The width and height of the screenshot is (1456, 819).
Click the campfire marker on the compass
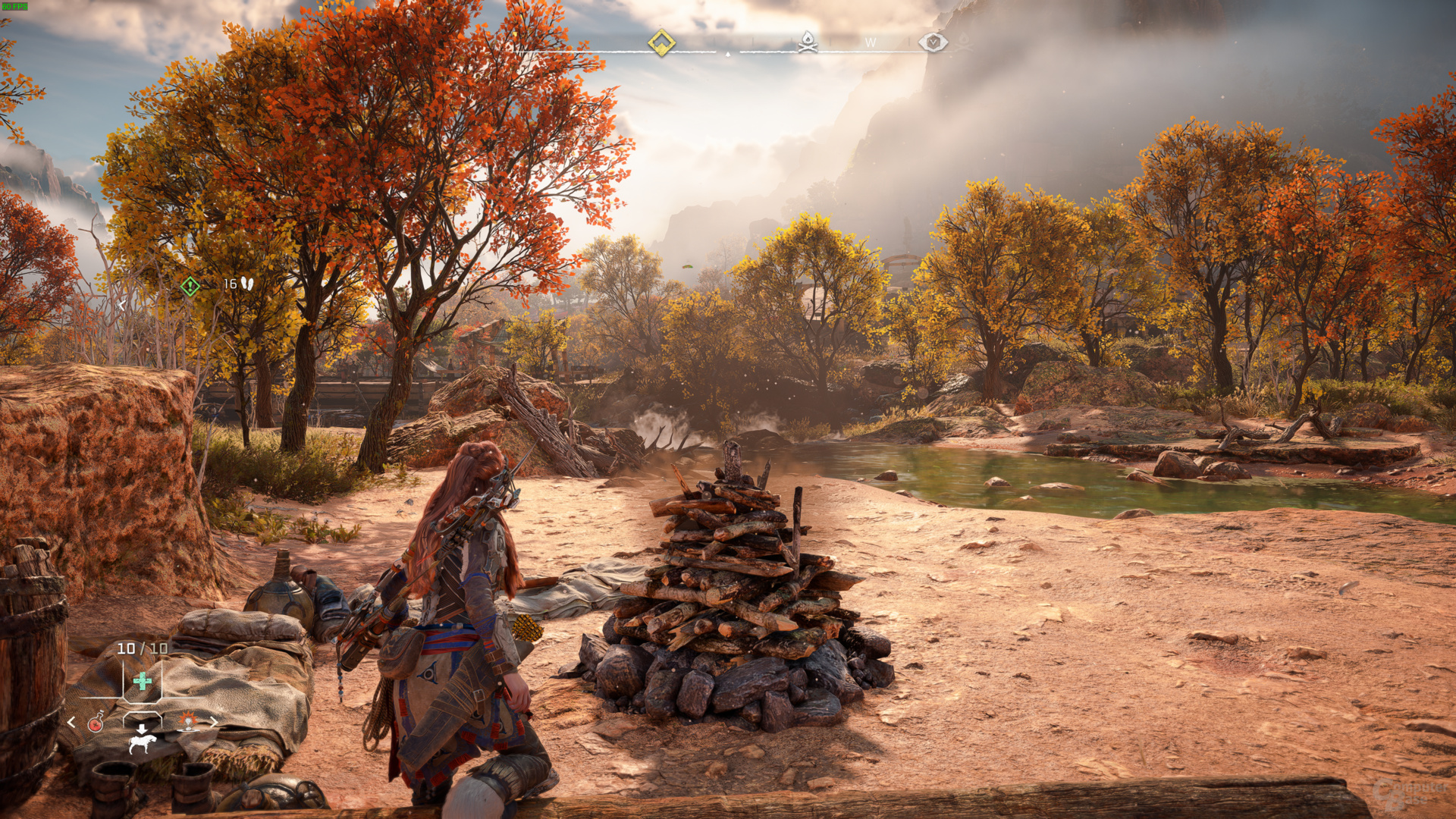coord(808,42)
